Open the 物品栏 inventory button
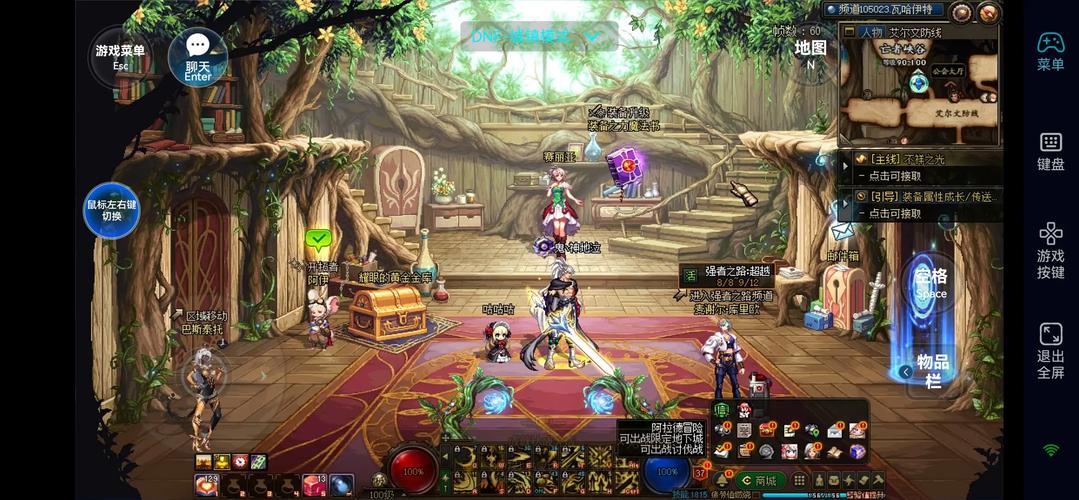1079x500 pixels. 931,370
